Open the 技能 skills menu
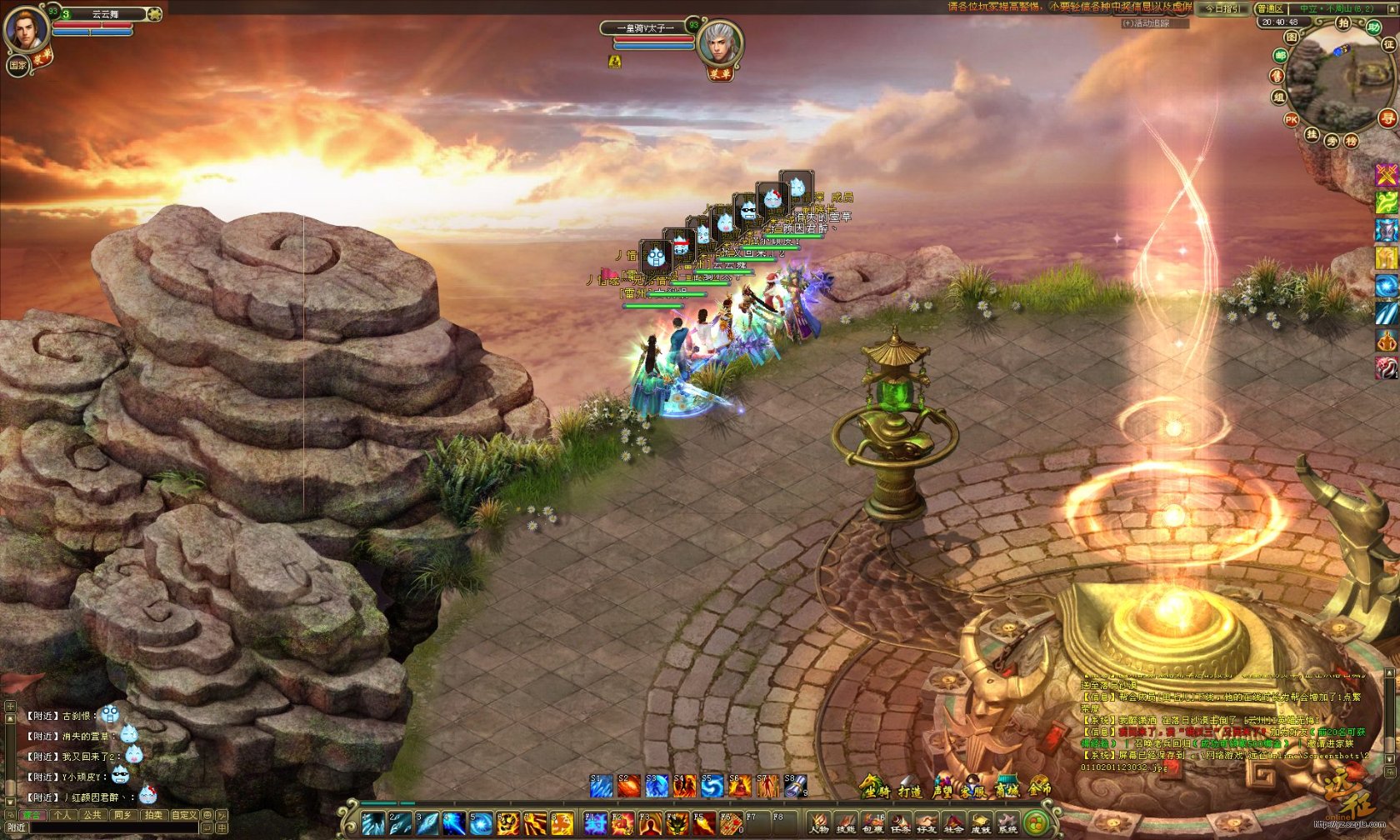 (845, 824)
